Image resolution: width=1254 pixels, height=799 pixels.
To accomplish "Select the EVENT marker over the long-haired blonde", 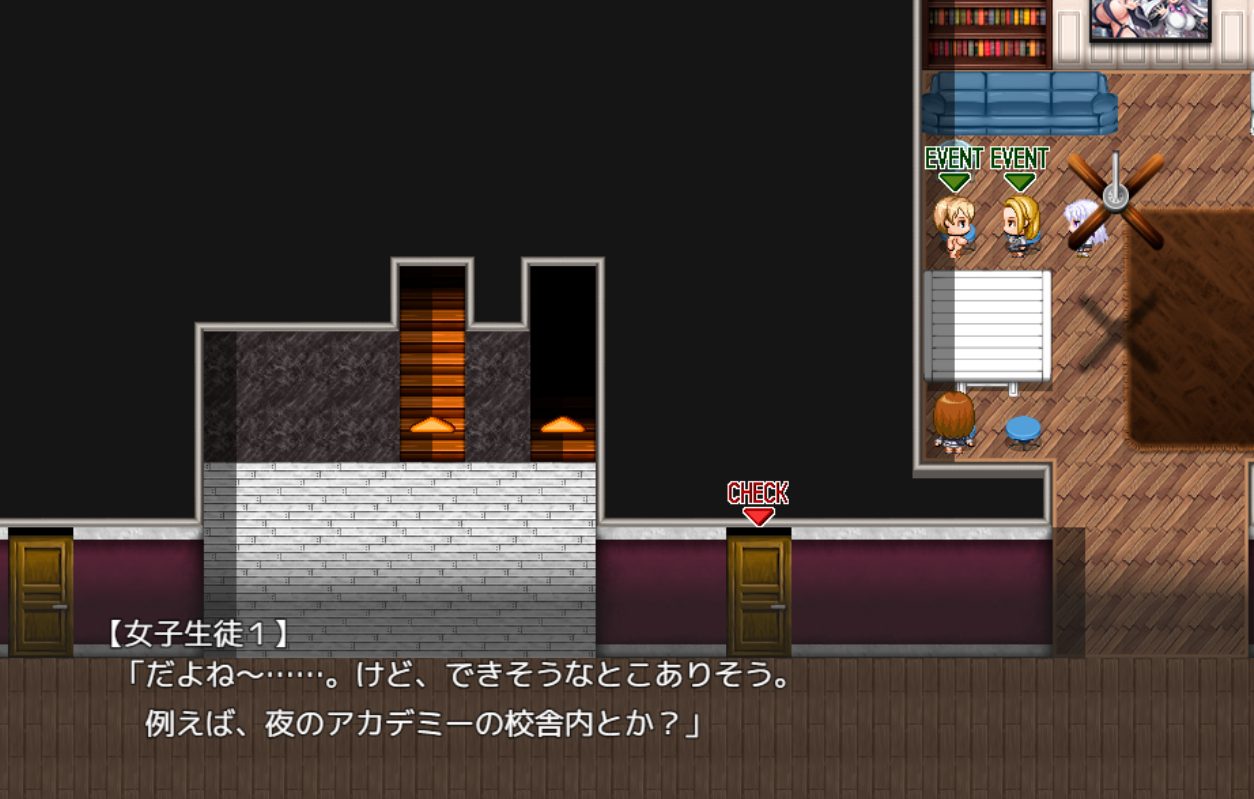I will 1019,168.
